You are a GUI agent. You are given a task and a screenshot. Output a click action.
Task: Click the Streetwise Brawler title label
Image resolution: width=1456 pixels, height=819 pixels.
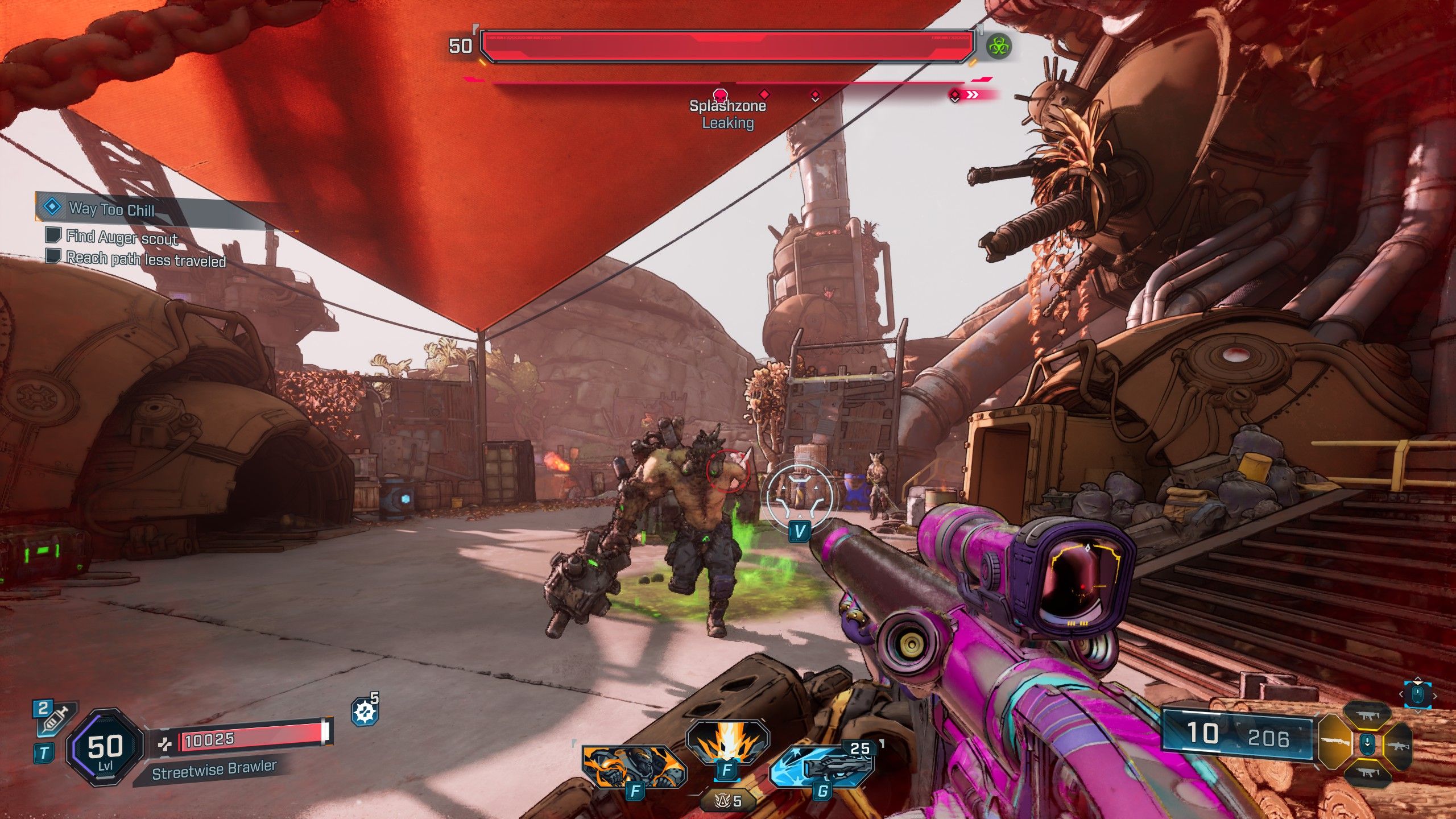click(x=214, y=770)
